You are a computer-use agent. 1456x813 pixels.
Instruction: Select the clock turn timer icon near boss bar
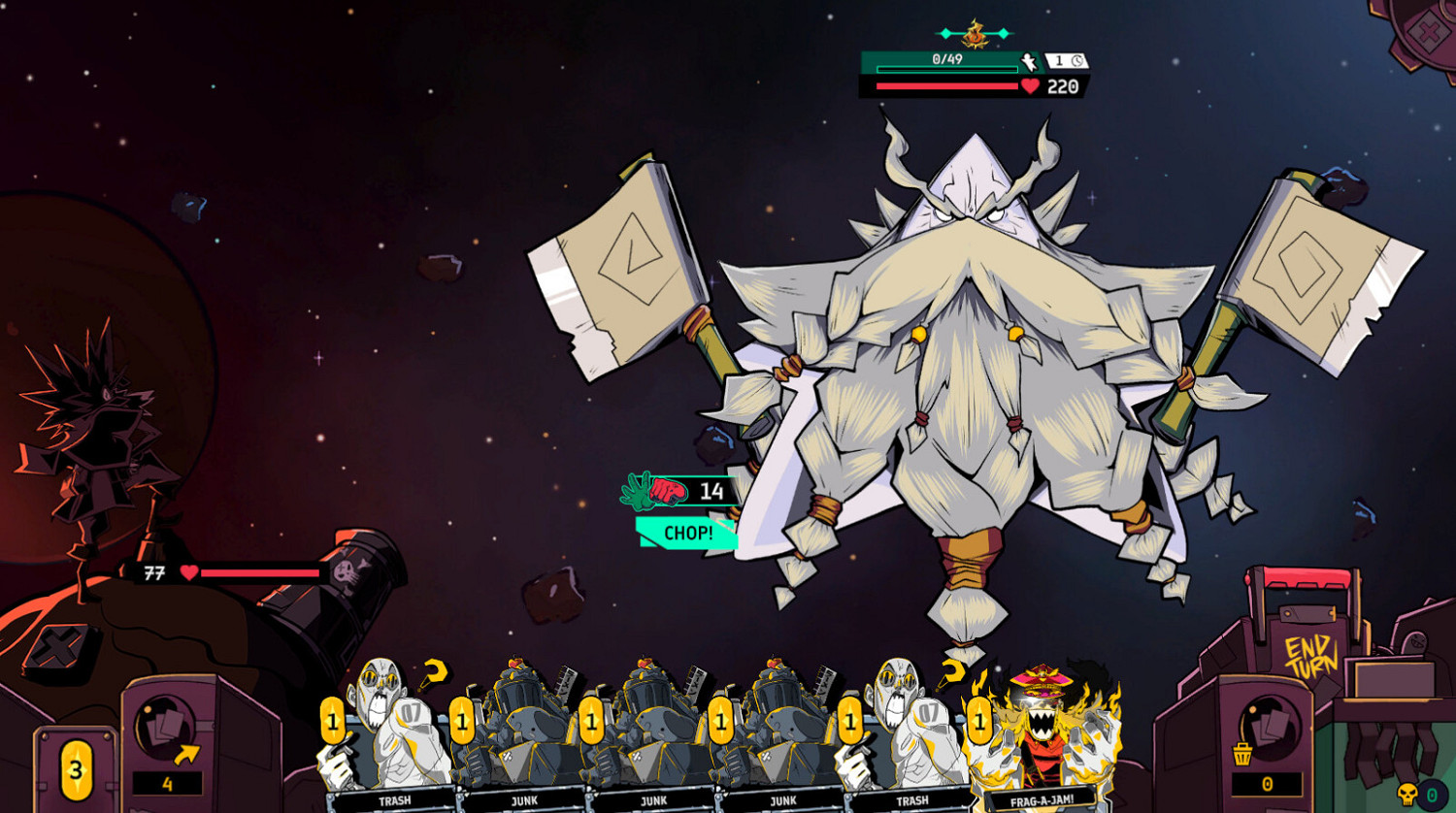[1076, 60]
